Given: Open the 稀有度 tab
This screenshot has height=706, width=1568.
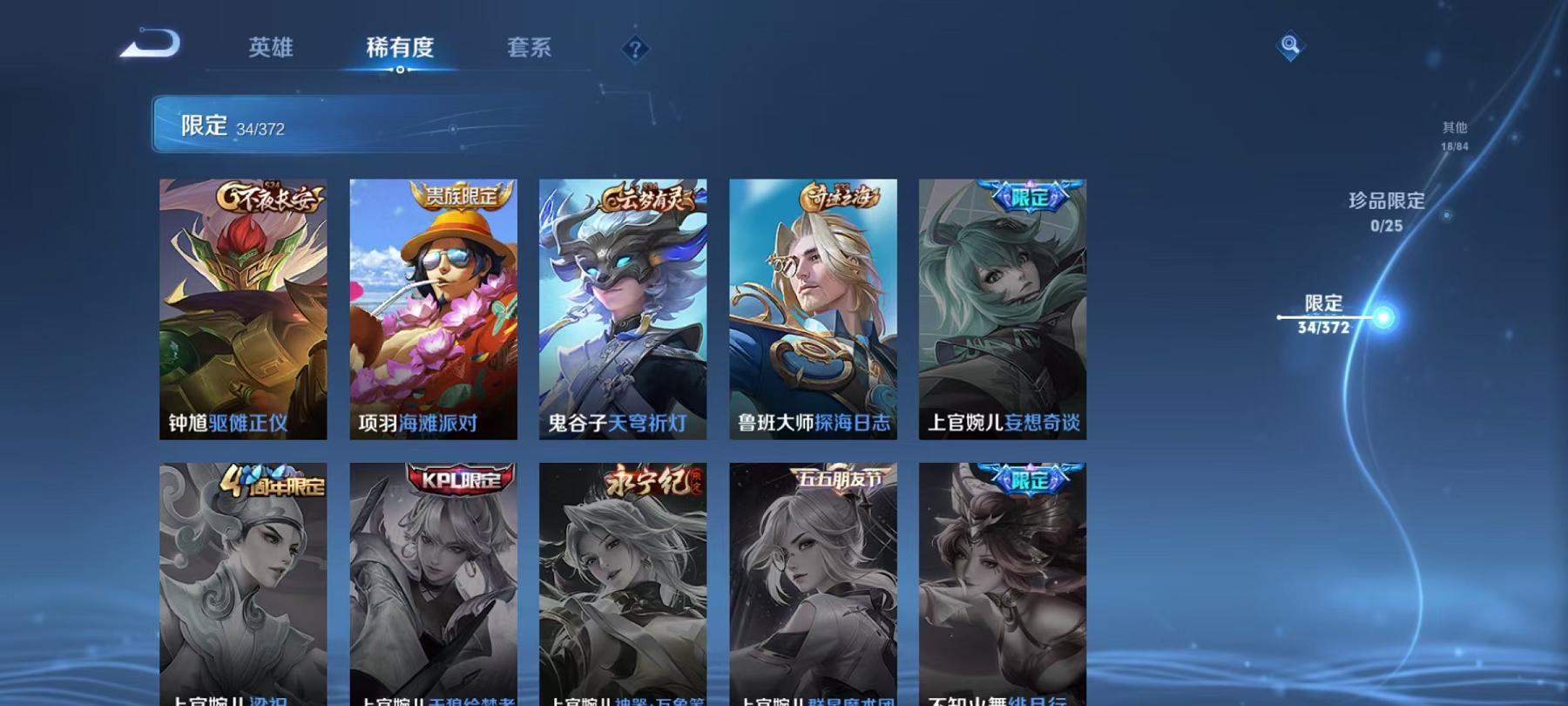Looking at the screenshot, I should (401, 50).
